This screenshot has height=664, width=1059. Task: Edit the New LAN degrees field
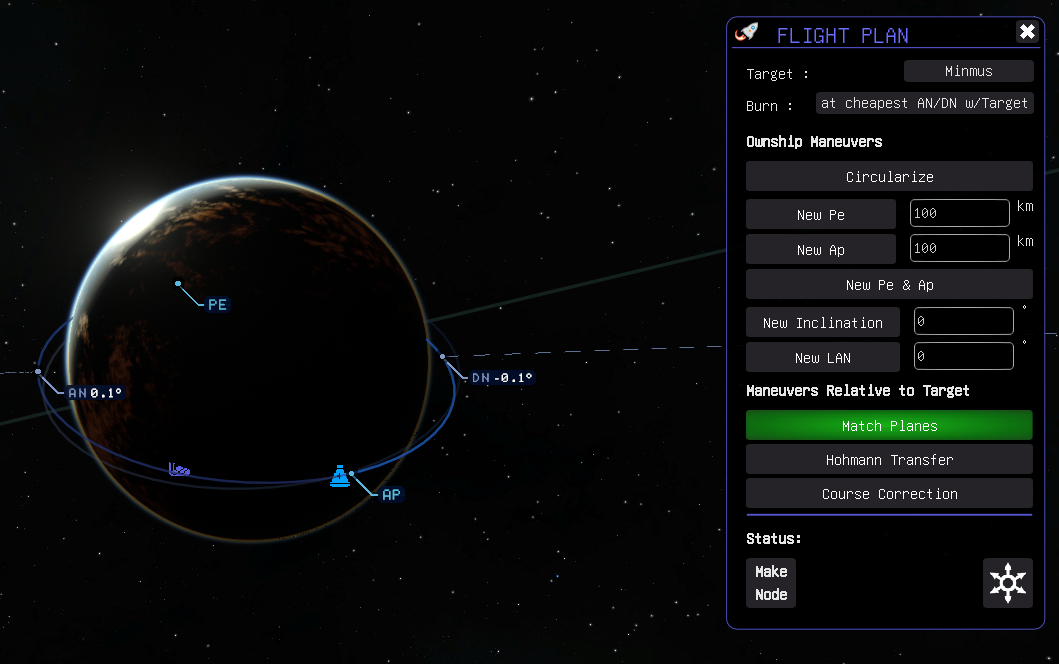(x=963, y=356)
